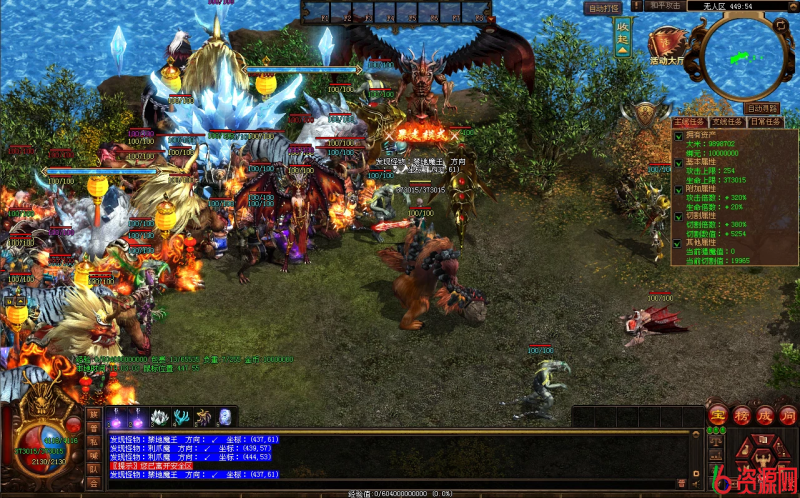
Task: Toggle the 拥有资产 section checkbox
Action: click(678, 134)
